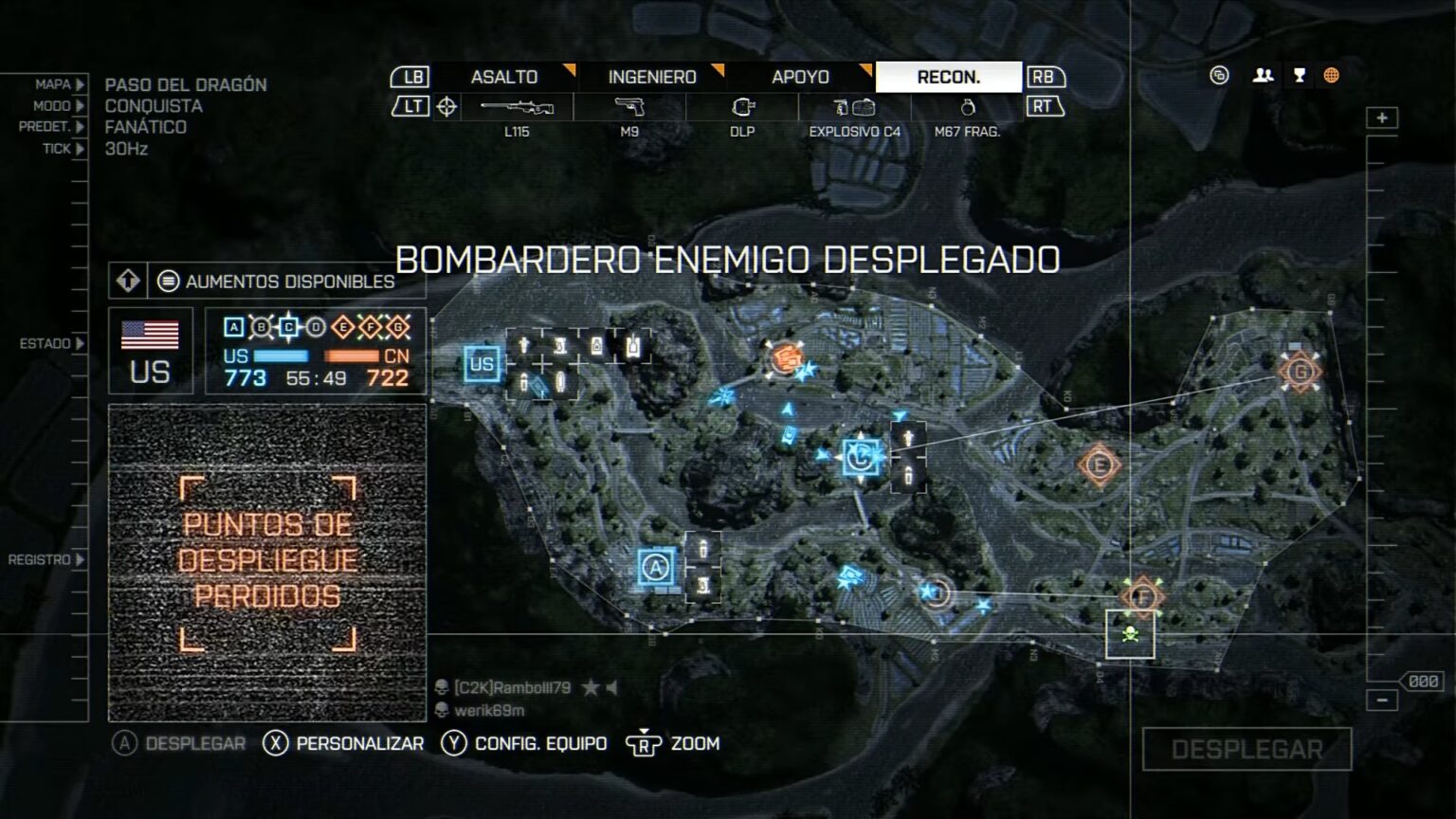1456x819 pixels.
Task: Open the squad/players icon top right
Action: (x=1262, y=74)
